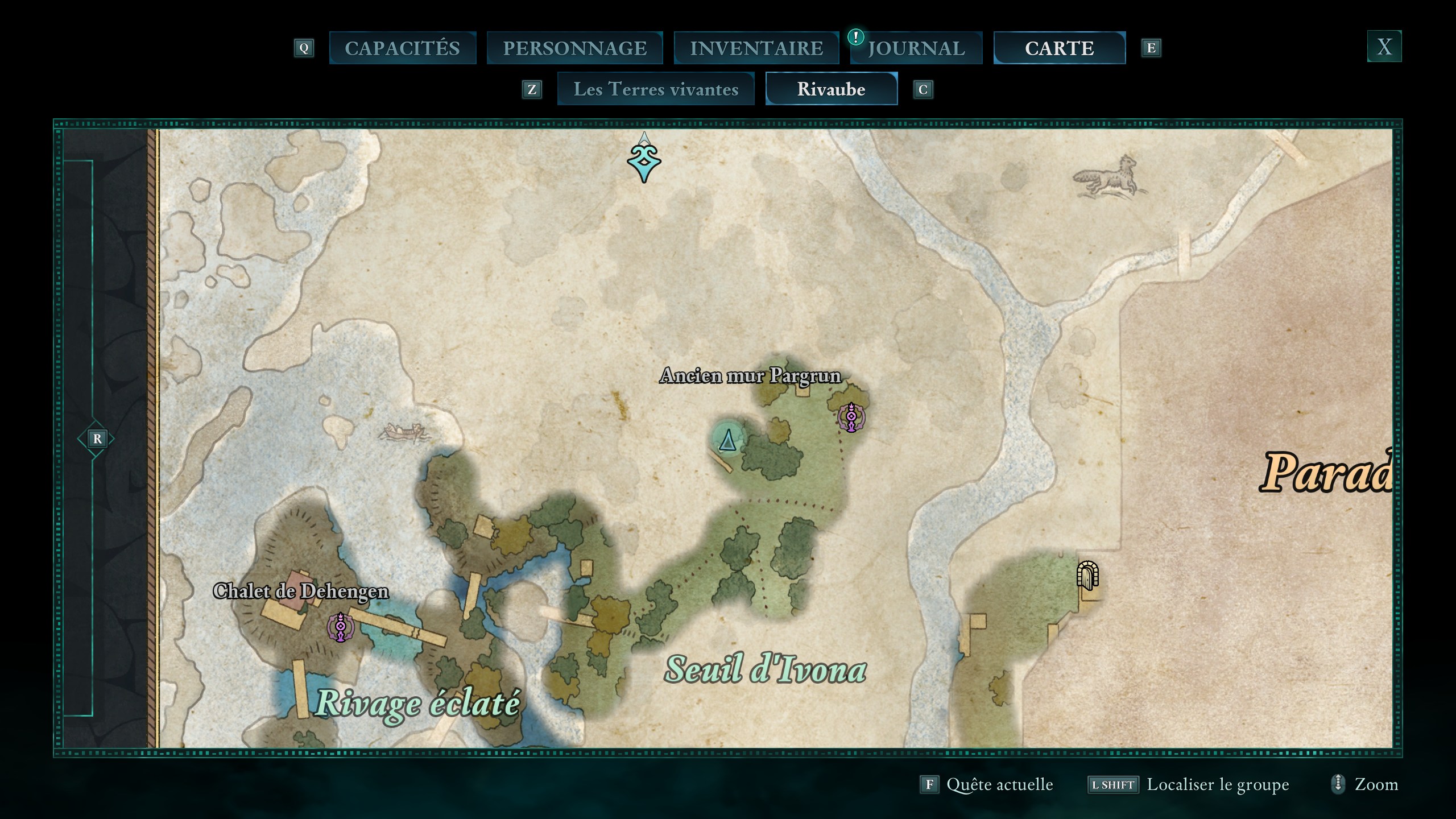The width and height of the screenshot is (1456, 819).
Task: Close the map with the X button
Action: pos(1384,47)
